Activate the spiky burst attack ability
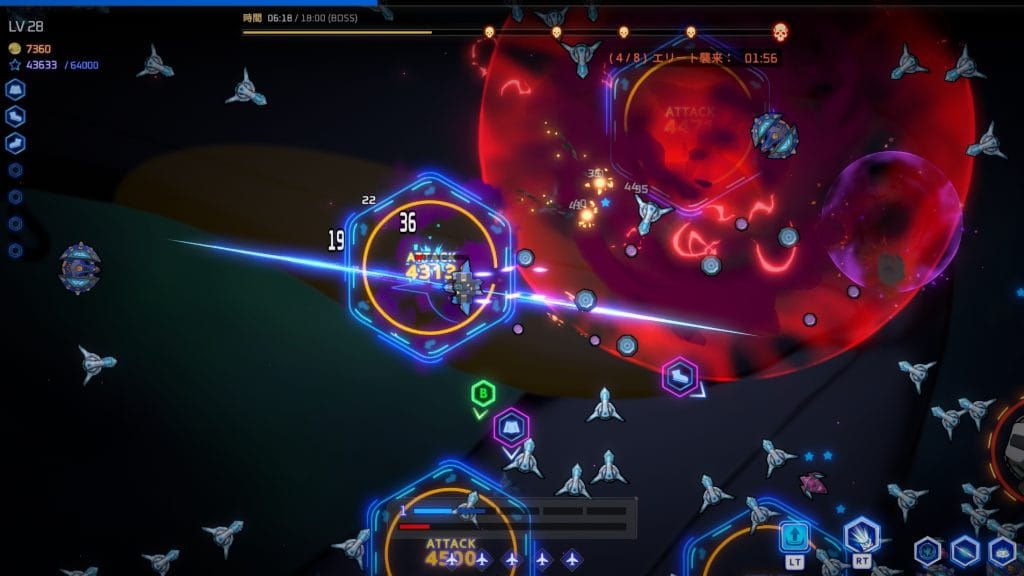This screenshot has height=576, width=1024. (x=861, y=536)
